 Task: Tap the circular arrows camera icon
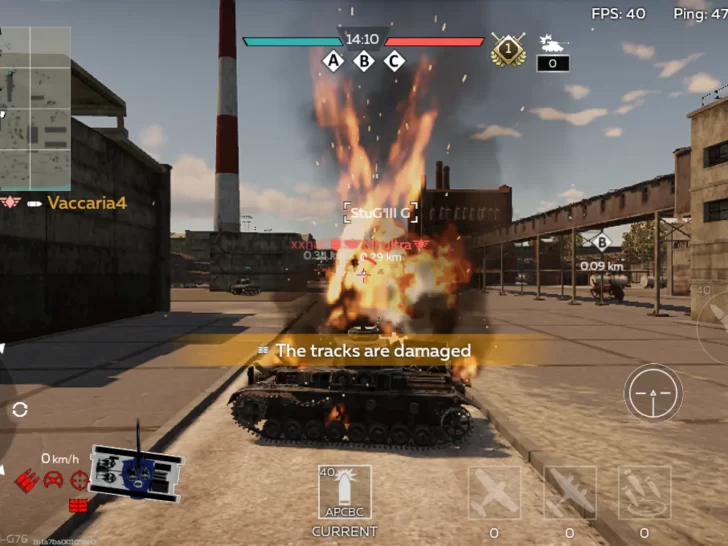20,409
